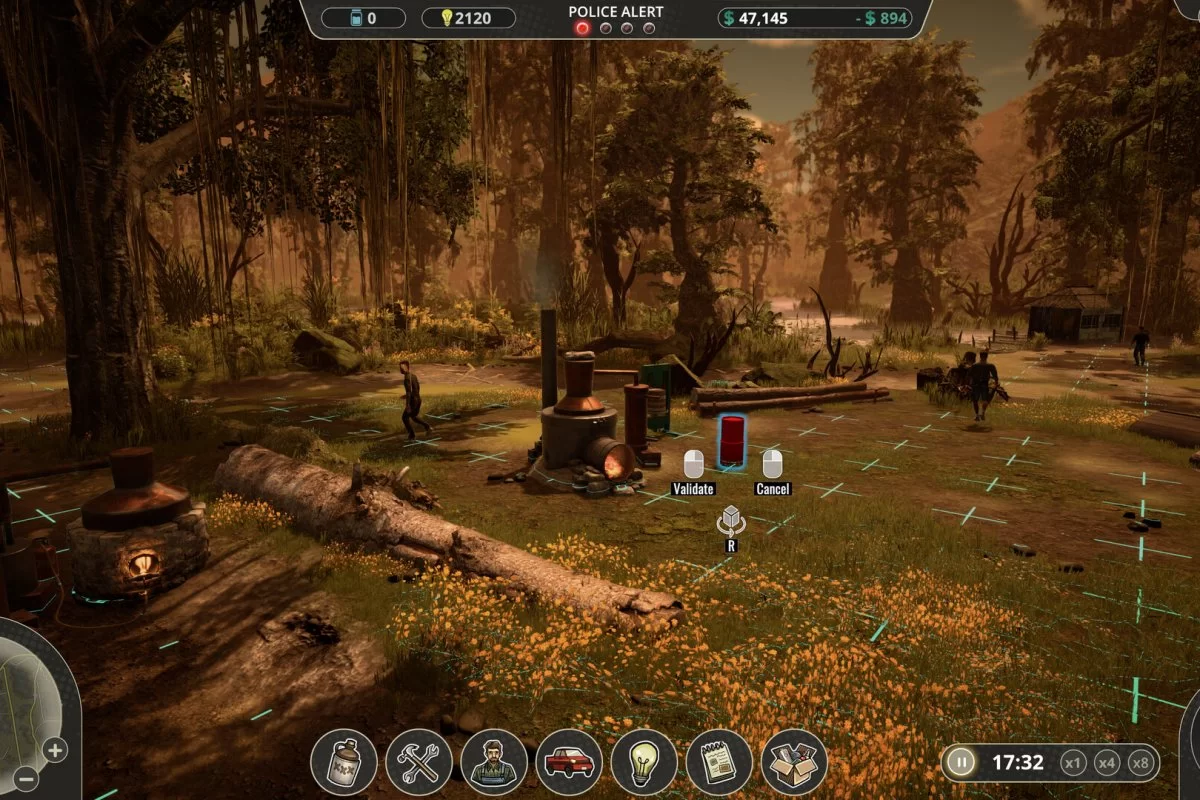
Task: Open the worker portrait menu
Action: (494, 762)
